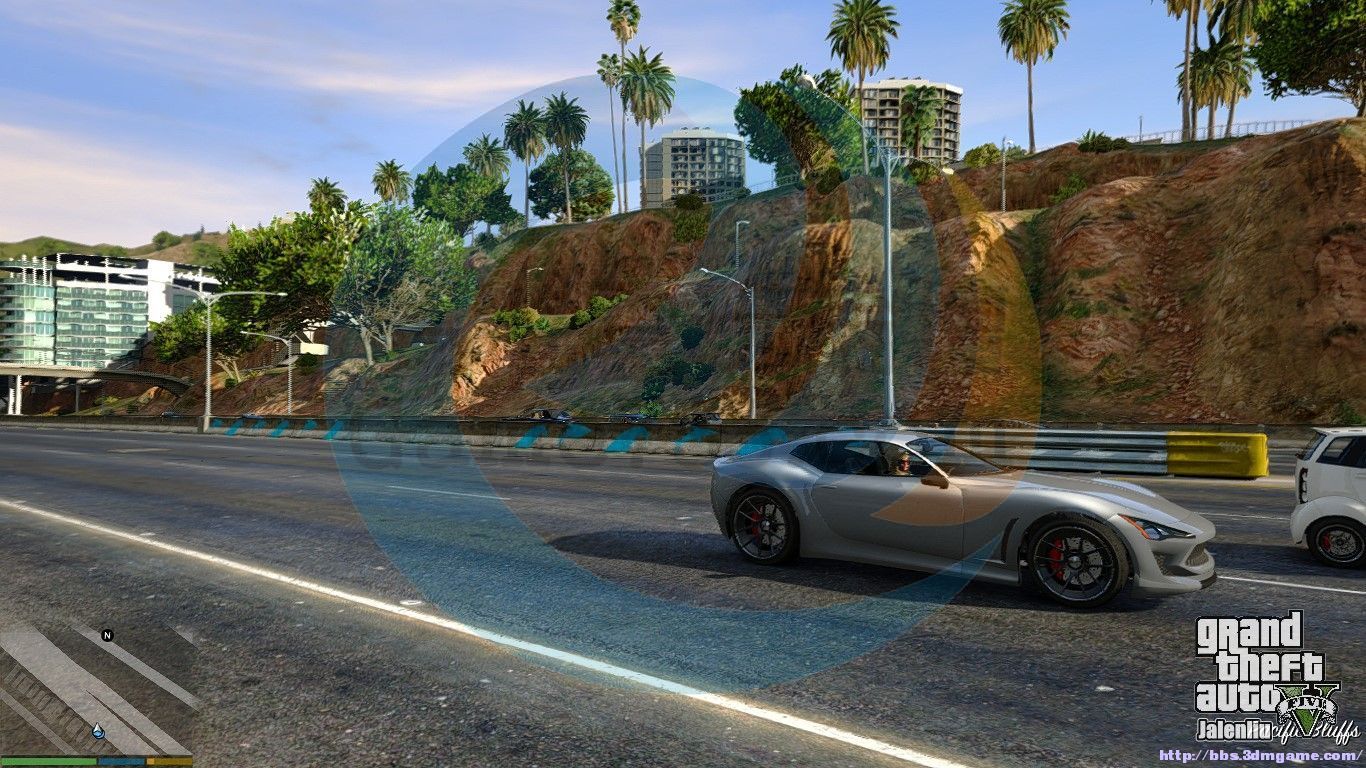Select the player arrow on the minimap
The width and height of the screenshot is (1366, 768).
[98, 732]
